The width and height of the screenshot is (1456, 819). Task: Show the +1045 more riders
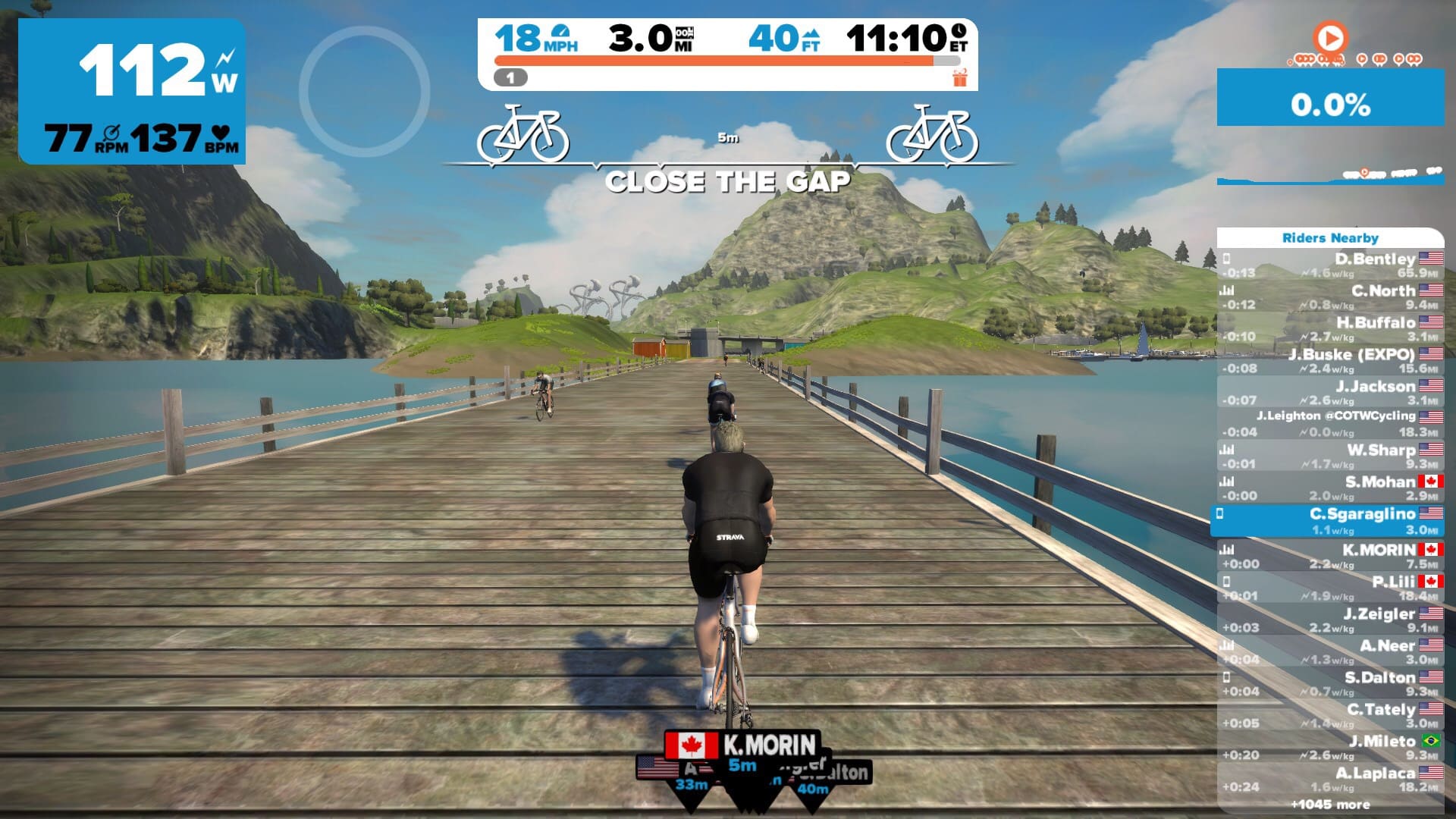pyautogui.click(x=1330, y=805)
